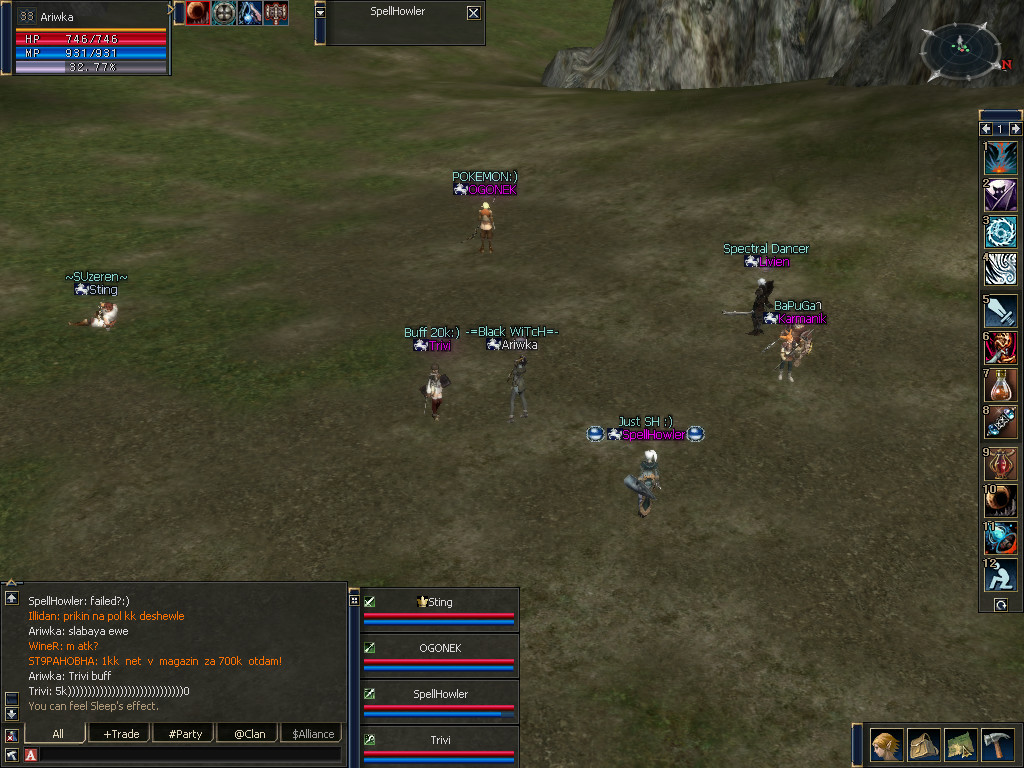Viewport: 1024px width, 768px height.
Task: Select party member OGONEK
Action: tap(440, 648)
